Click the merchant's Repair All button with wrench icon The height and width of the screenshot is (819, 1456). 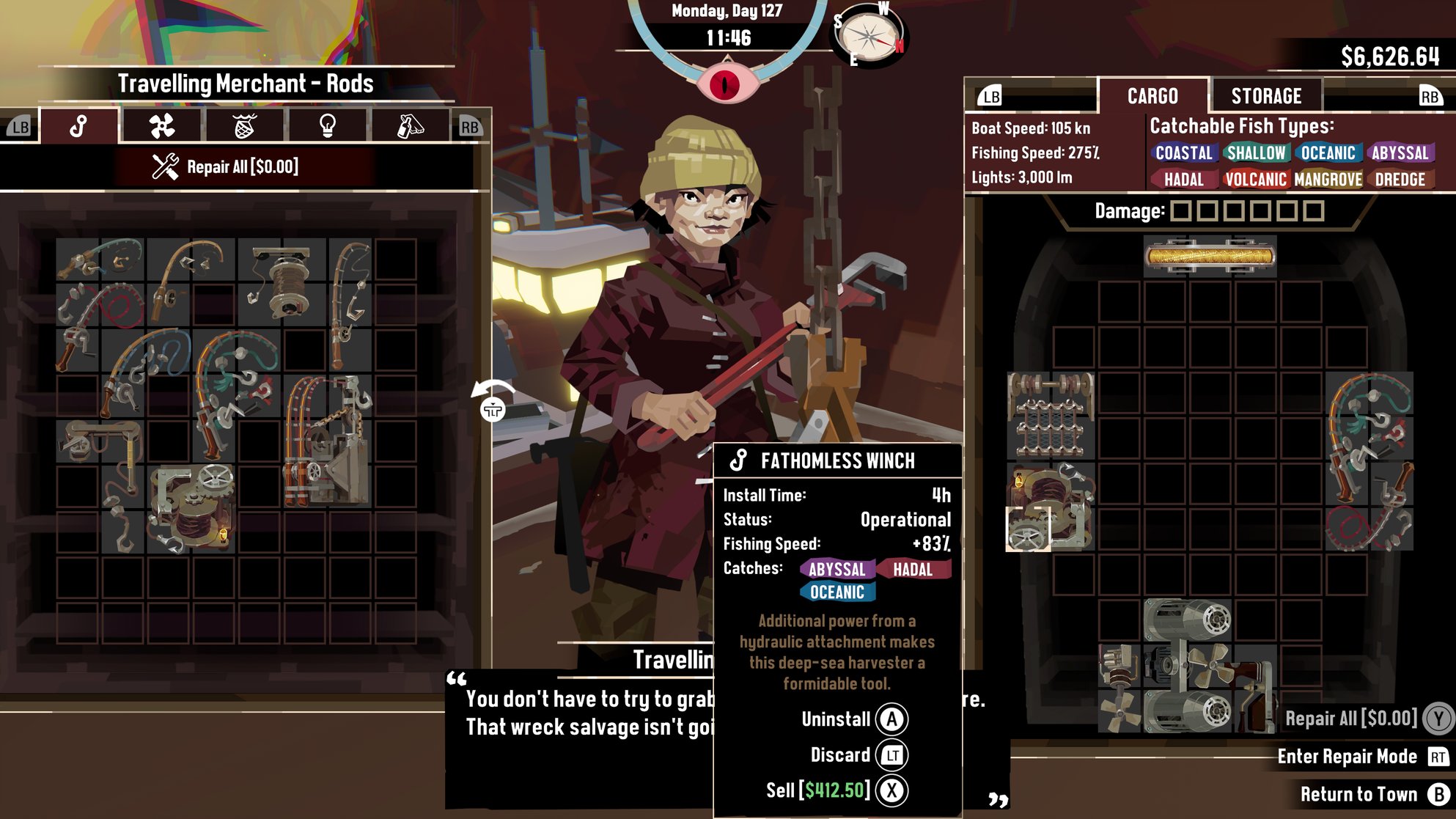click(x=226, y=167)
